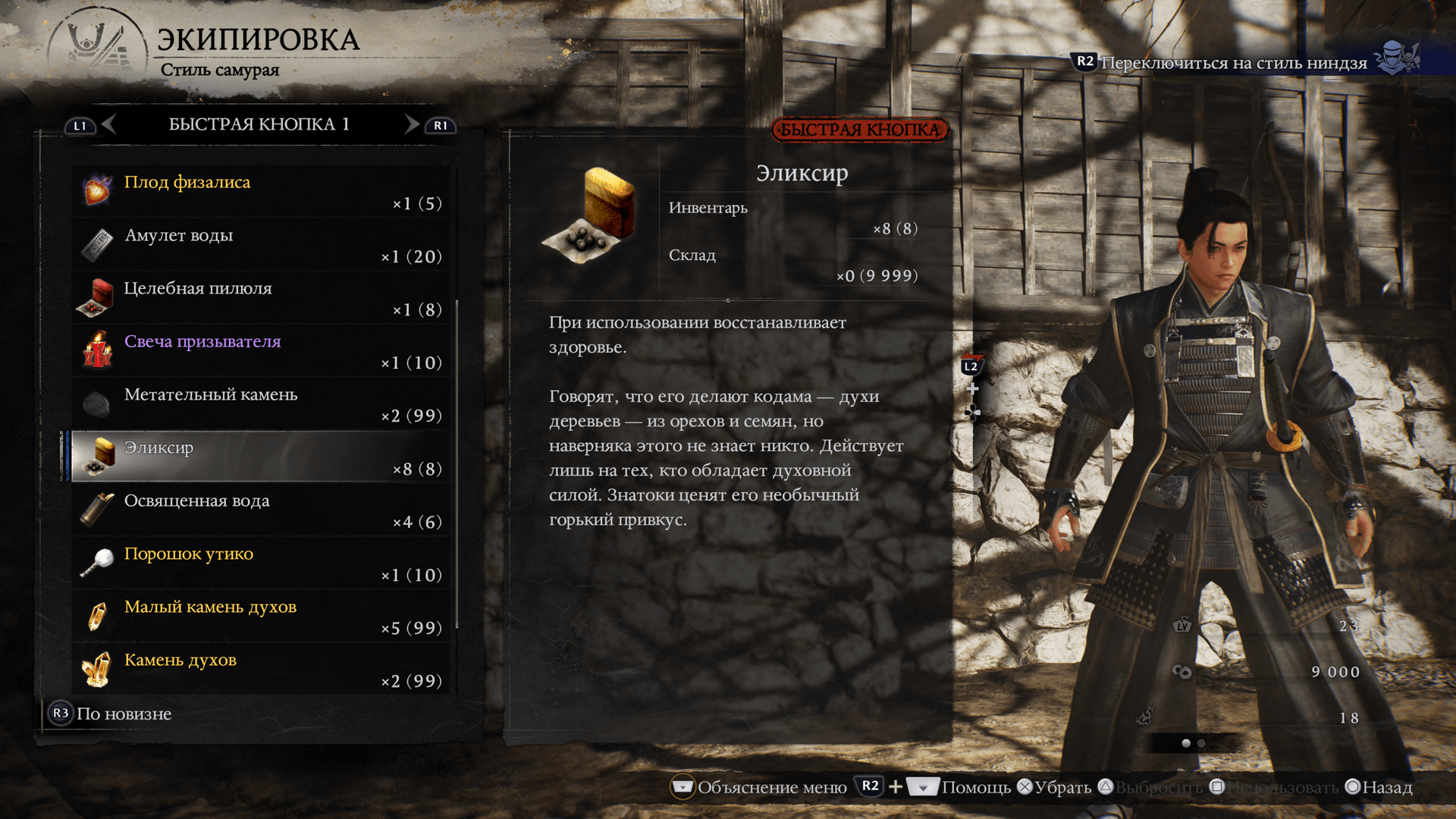This screenshot has height=819, width=1456.
Task: Choose Амулет воды from the list
Action: click(260, 245)
